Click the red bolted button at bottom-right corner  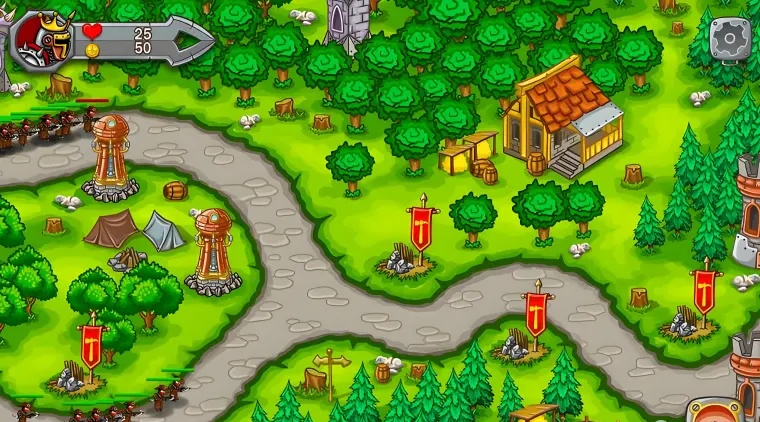(x=716, y=412)
